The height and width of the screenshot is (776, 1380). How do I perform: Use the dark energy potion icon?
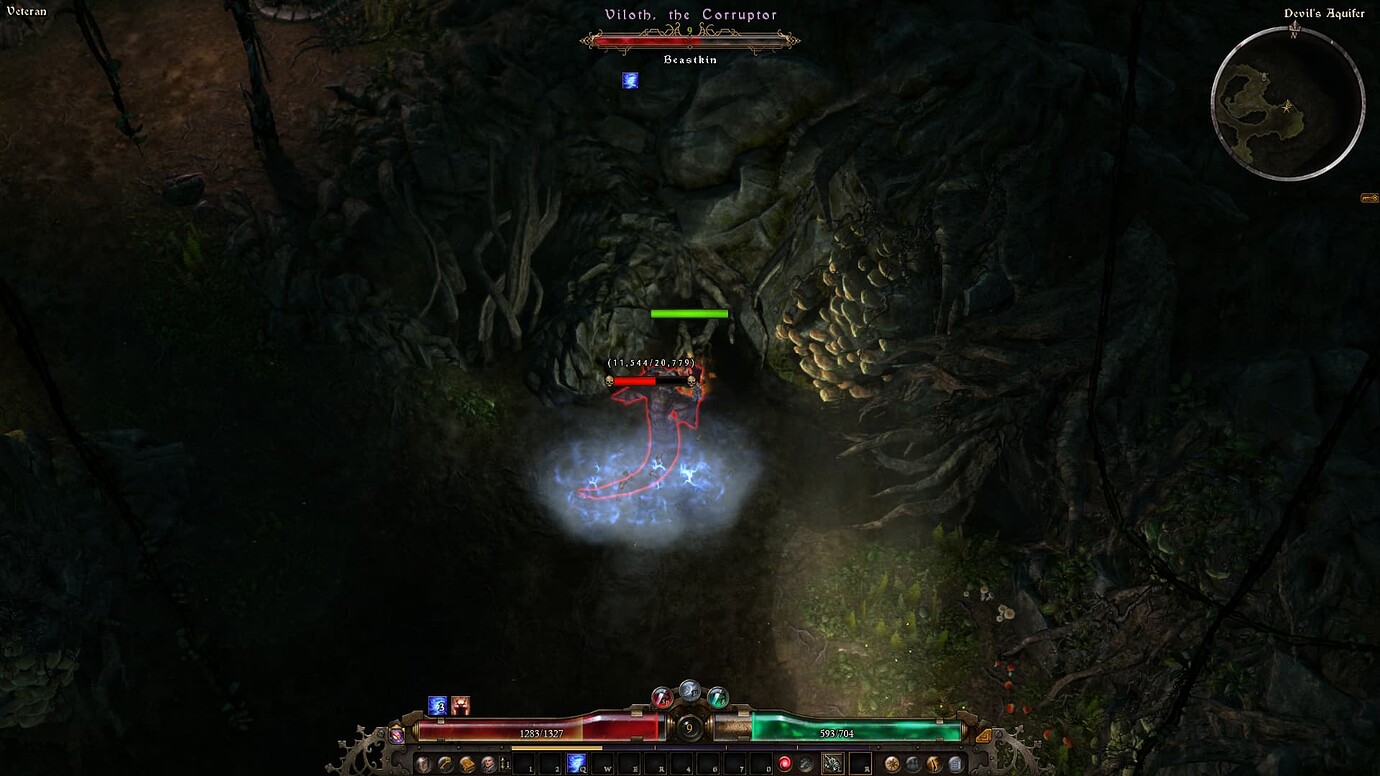pos(806,762)
